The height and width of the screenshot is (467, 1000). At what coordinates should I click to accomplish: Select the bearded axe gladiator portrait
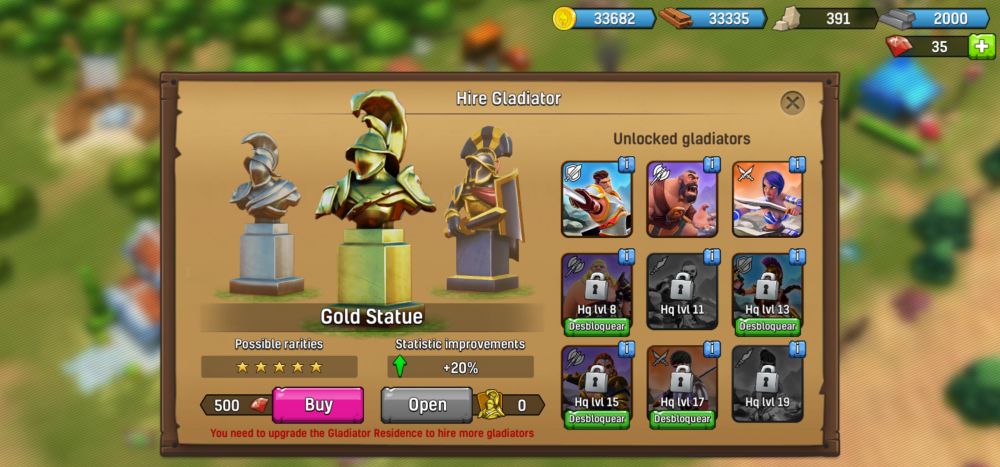click(681, 200)
